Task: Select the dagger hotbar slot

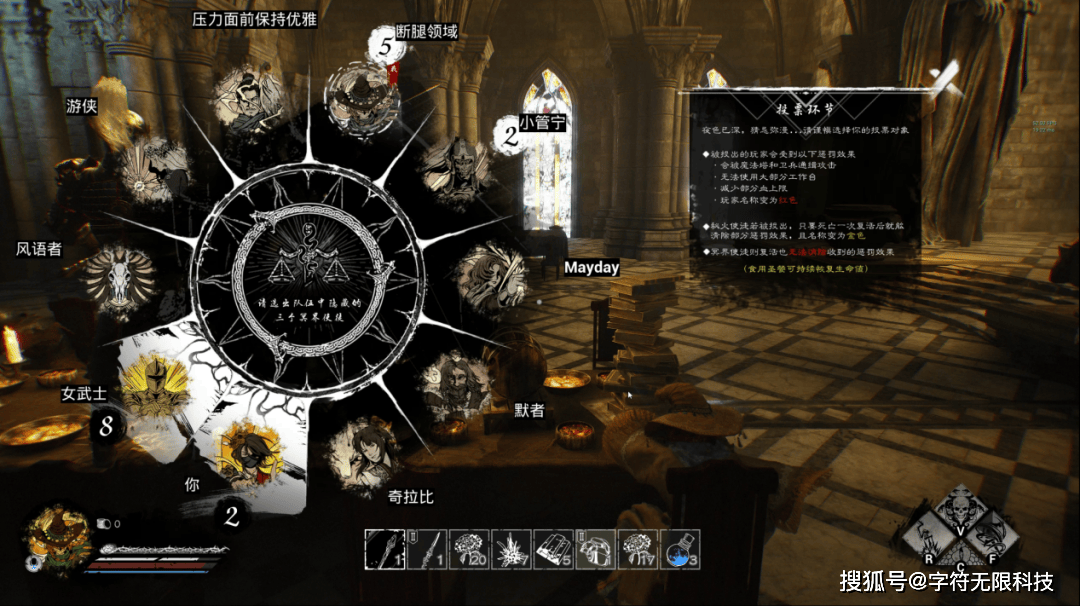Action: coord(426,549)
